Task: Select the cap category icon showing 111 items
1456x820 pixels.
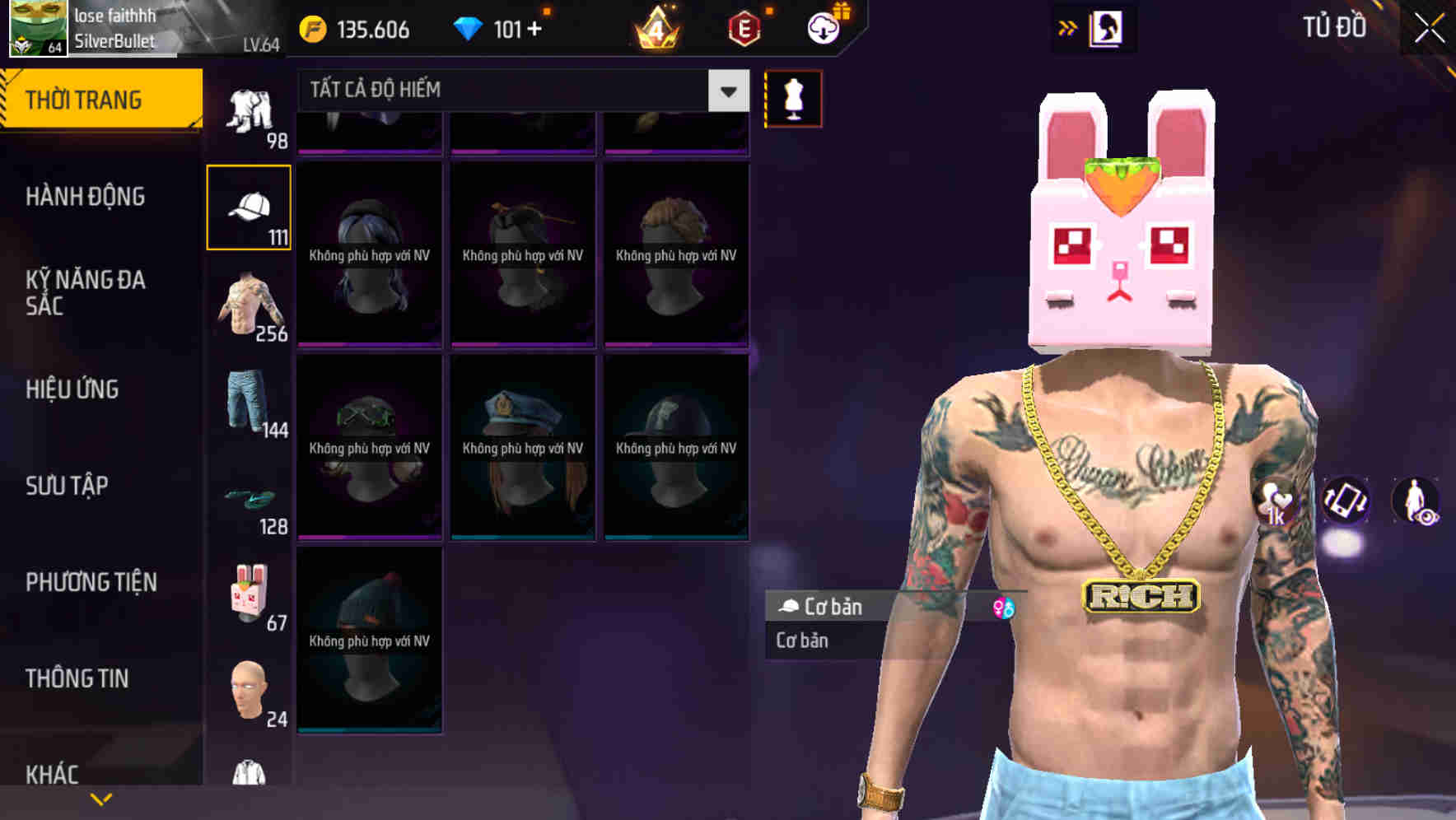Action: (x=250, y=206)
